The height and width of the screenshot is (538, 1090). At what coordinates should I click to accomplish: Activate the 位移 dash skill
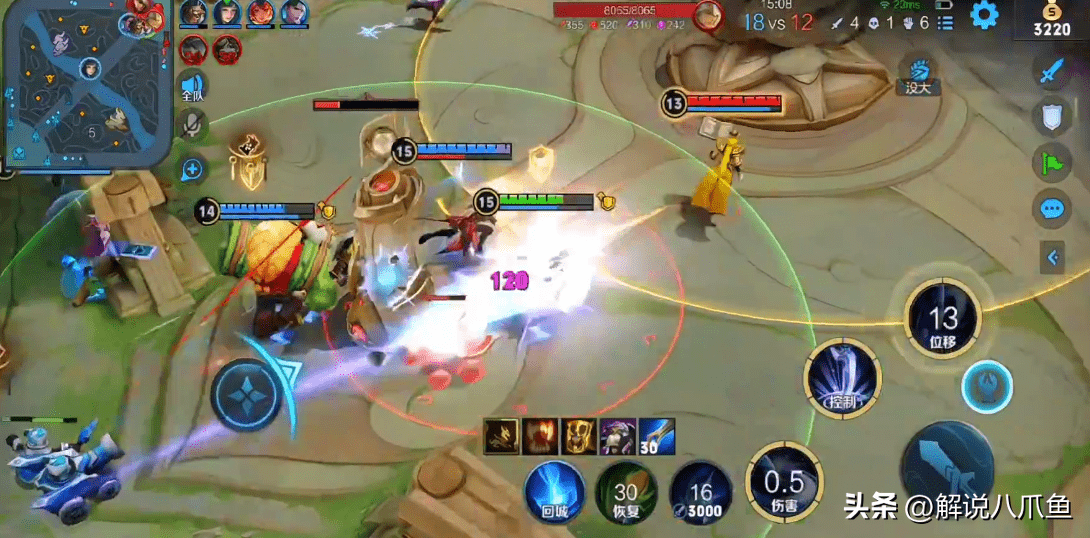point(943,320)
